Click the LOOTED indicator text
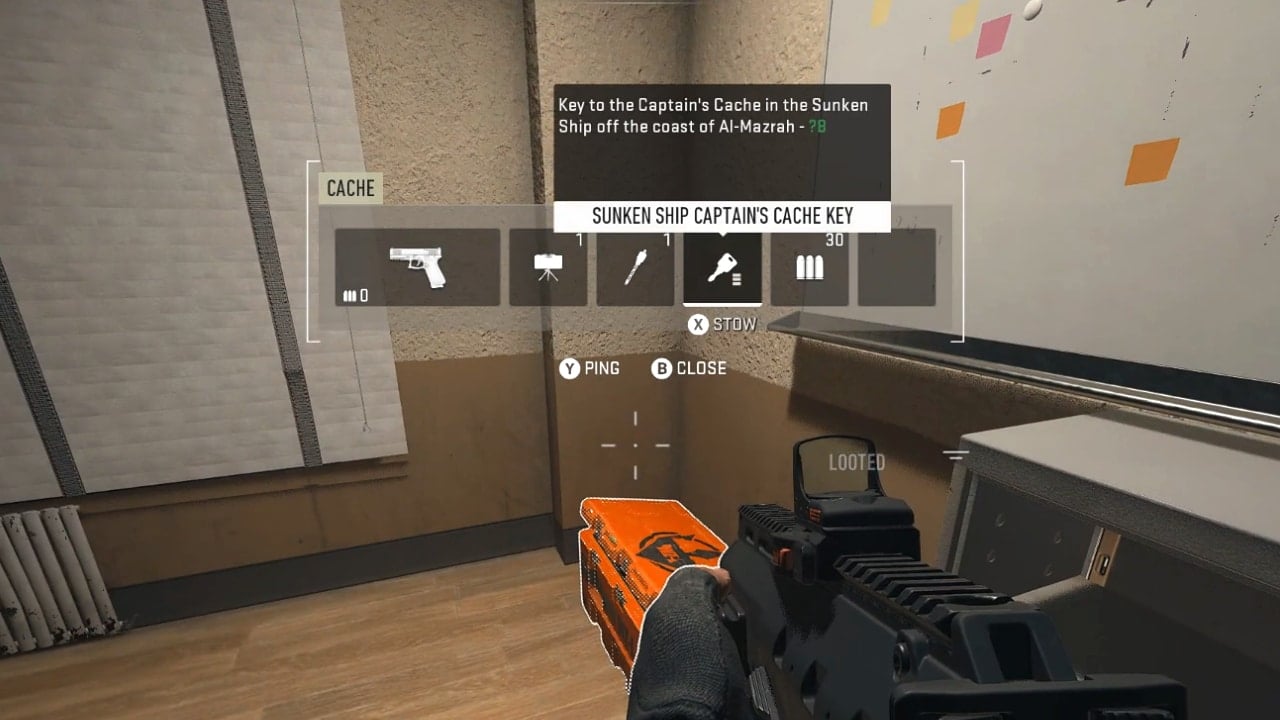 855,462
